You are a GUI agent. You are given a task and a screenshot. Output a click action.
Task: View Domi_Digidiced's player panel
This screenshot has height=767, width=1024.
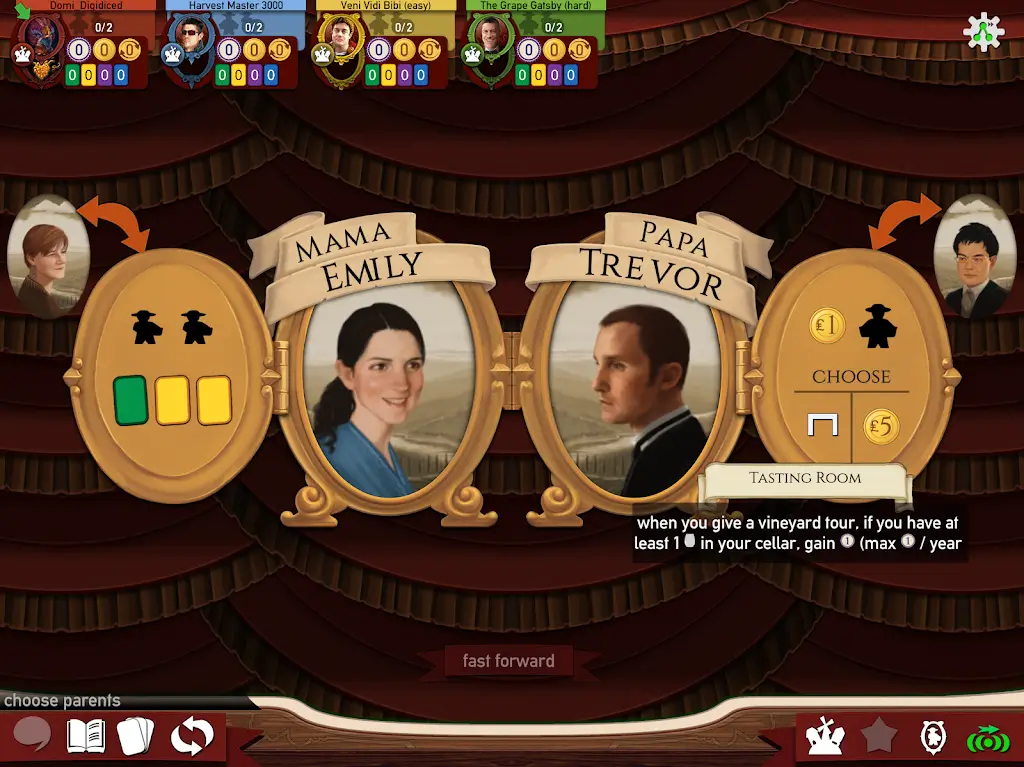pyautogui.click(x=80, y=45)
